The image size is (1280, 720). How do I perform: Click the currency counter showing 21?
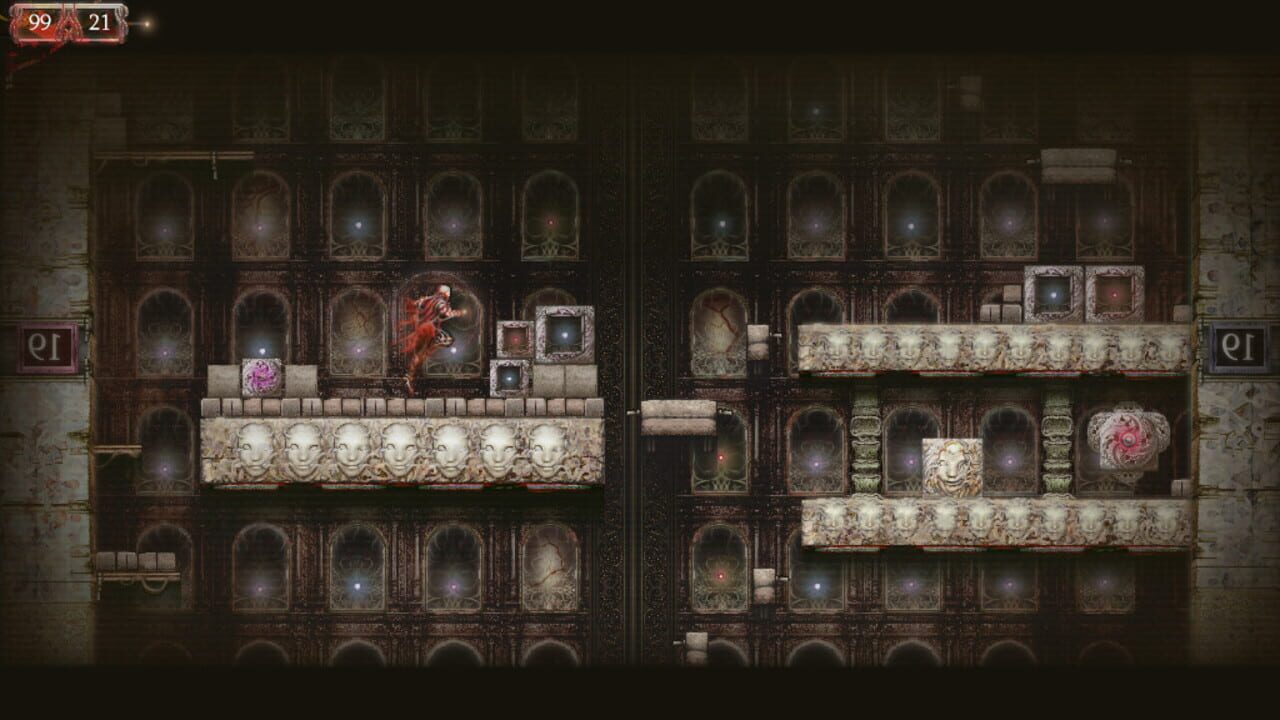(96, 17)
